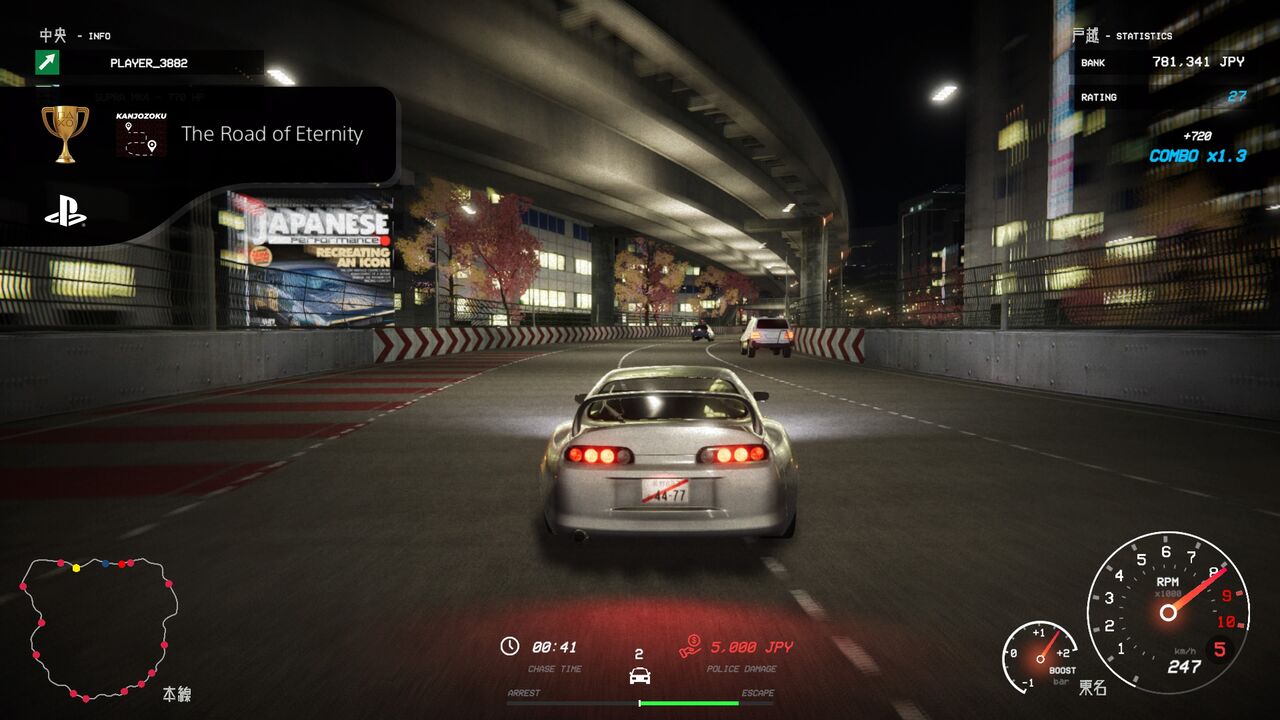Click the PlayStation logo on the notification
The image size is (1280, 720).
(x=65, y=212)
